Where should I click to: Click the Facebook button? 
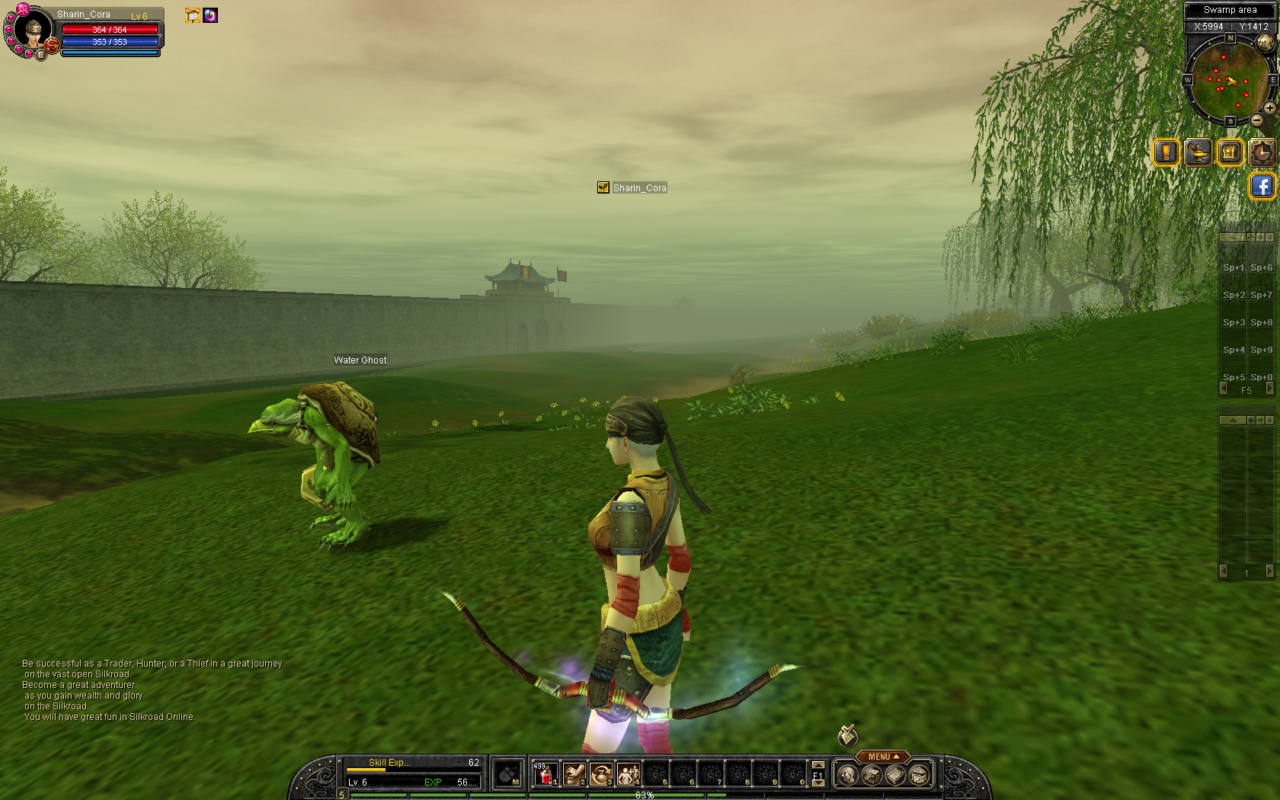(1262, 186)
